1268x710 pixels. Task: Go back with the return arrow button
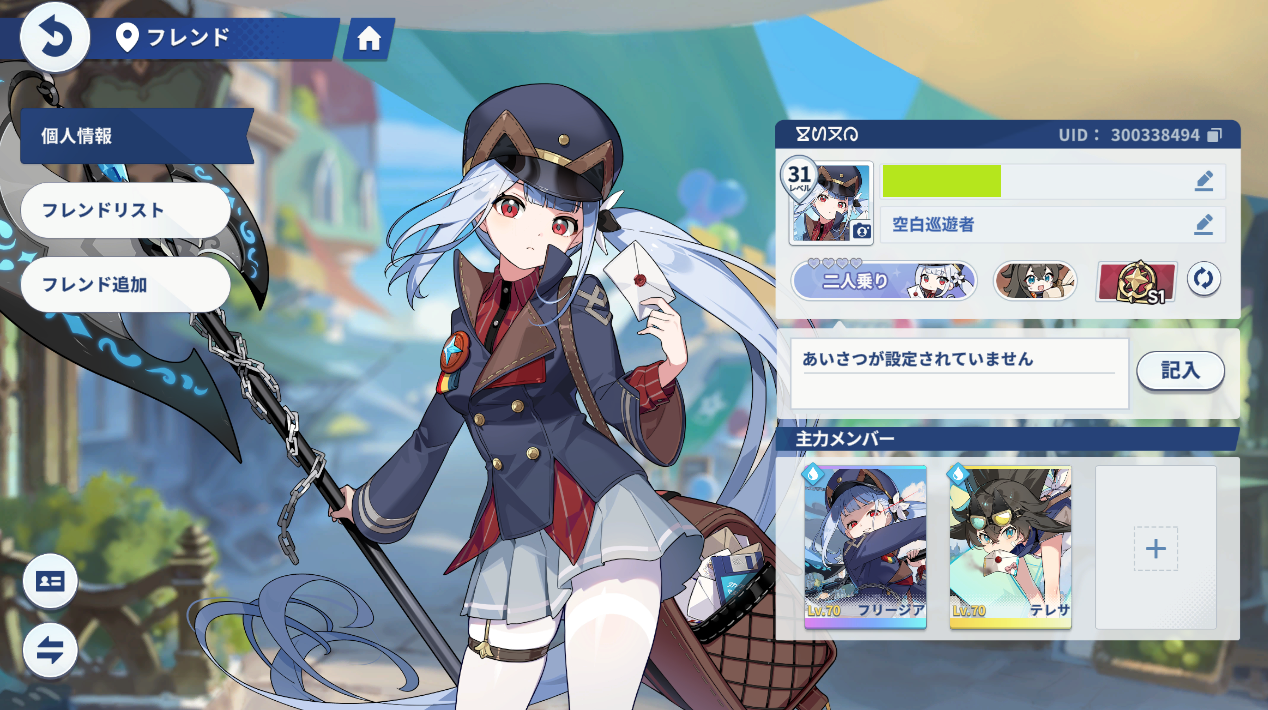pyautogui.click(x=55, y=39)
